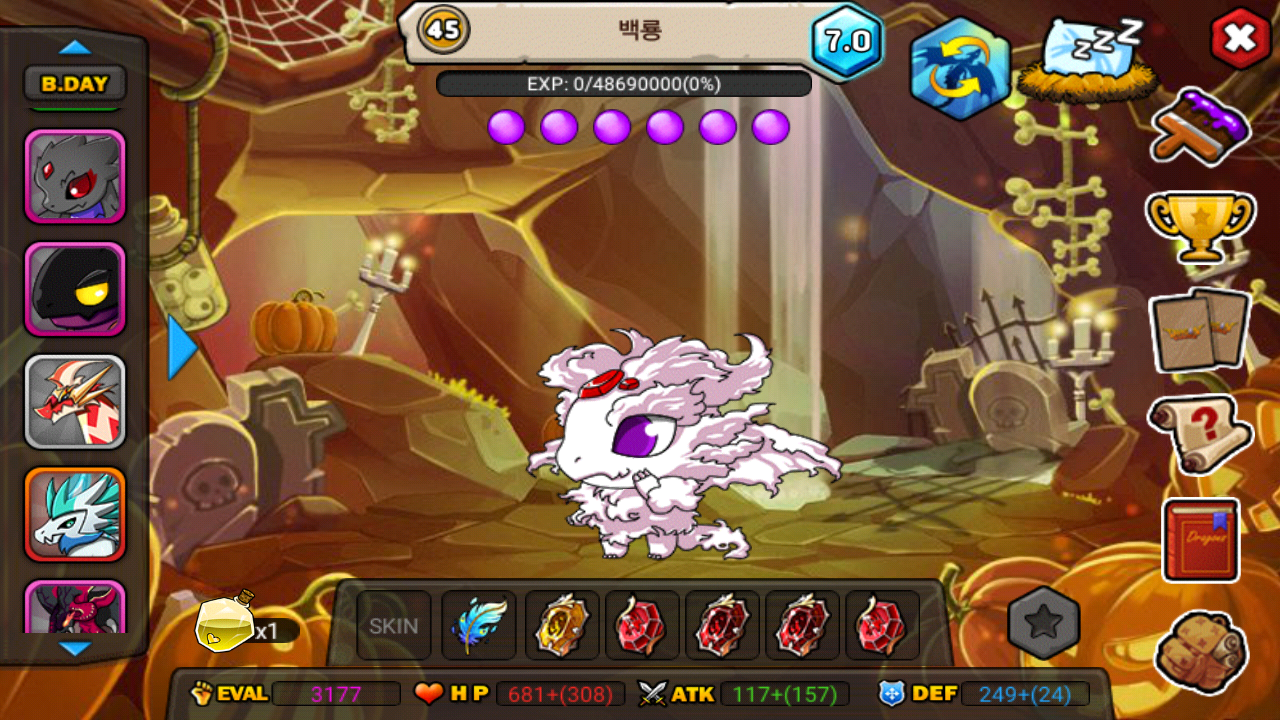Tap the sleeping pillow nest icon

[1083, 60]
